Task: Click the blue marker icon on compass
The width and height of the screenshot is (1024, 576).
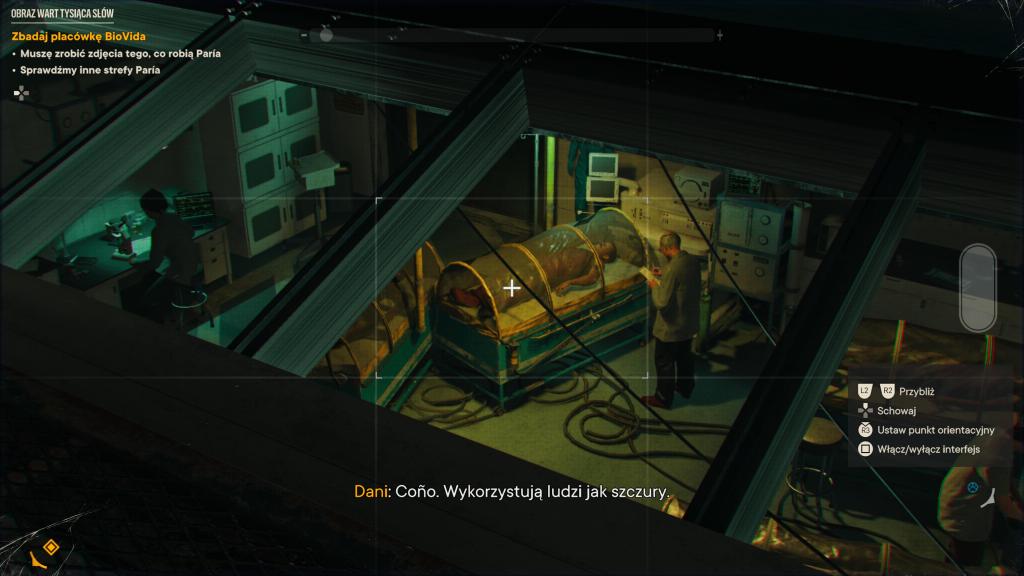Action: 971,488
